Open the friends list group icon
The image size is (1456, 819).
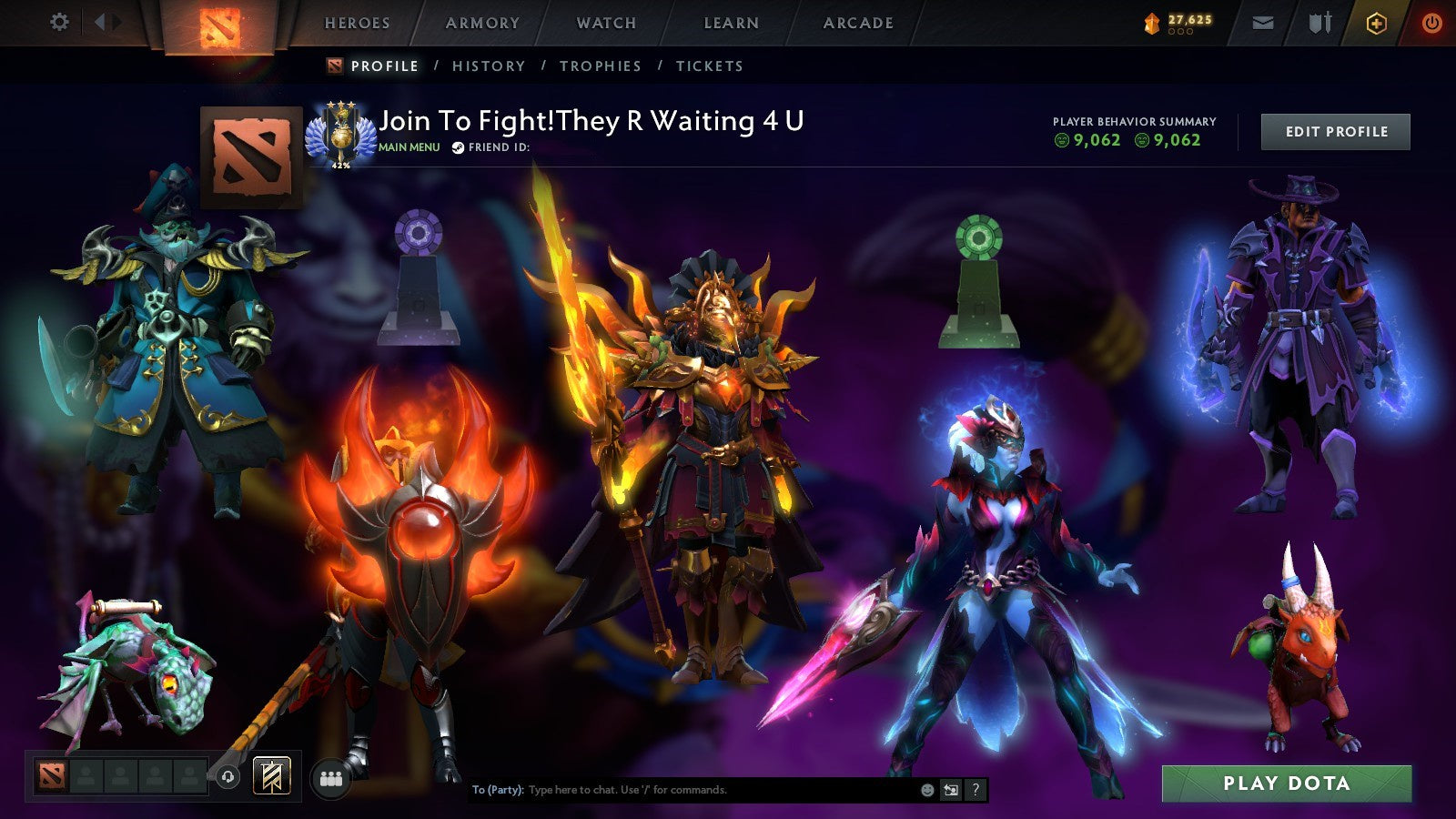(333, 778)
